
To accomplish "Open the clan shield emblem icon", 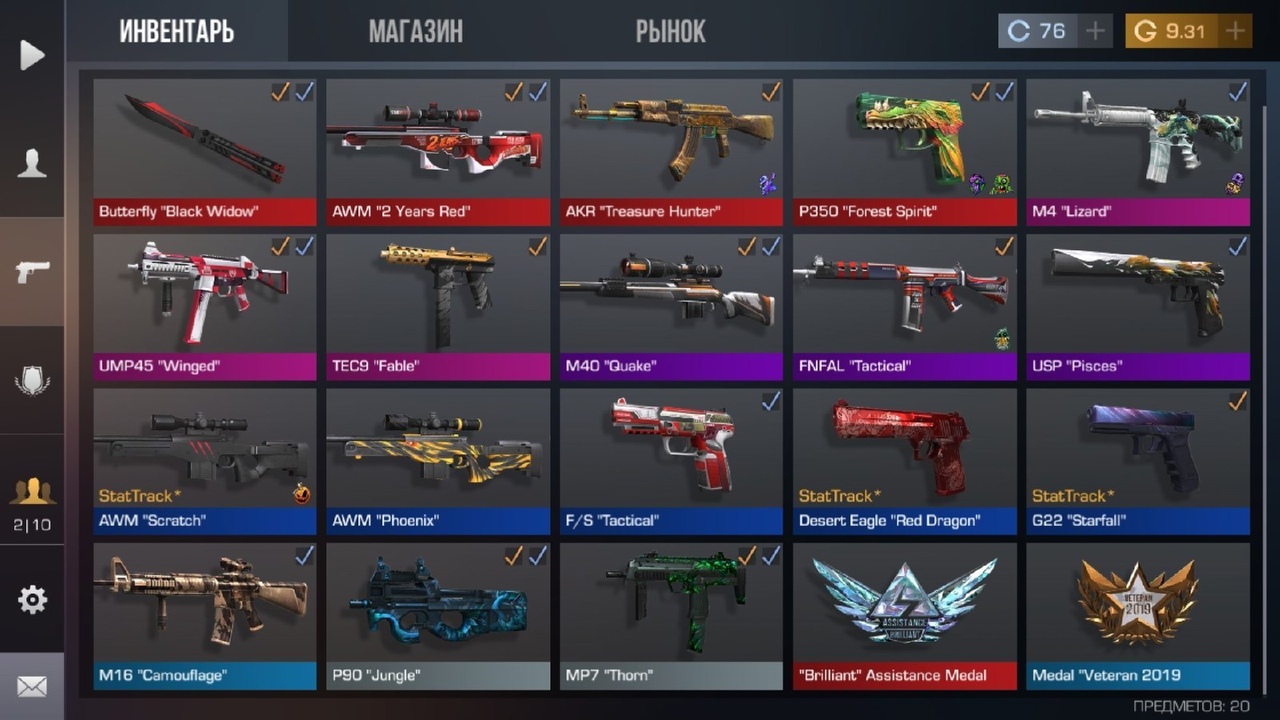I will (x=32, y=380).
